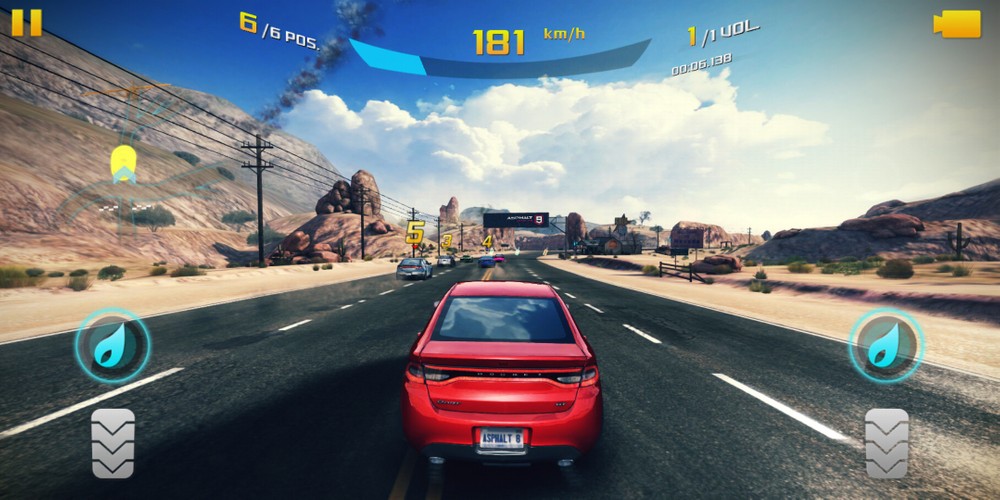Tap the right brake pedal

(887, 442)
